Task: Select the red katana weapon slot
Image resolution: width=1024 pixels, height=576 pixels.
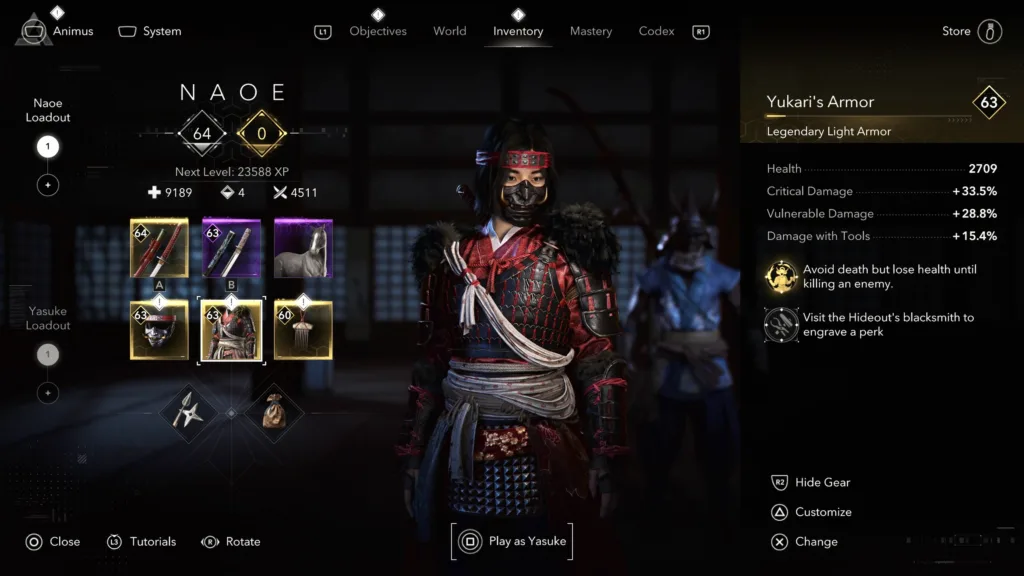Action: point(159,248)
